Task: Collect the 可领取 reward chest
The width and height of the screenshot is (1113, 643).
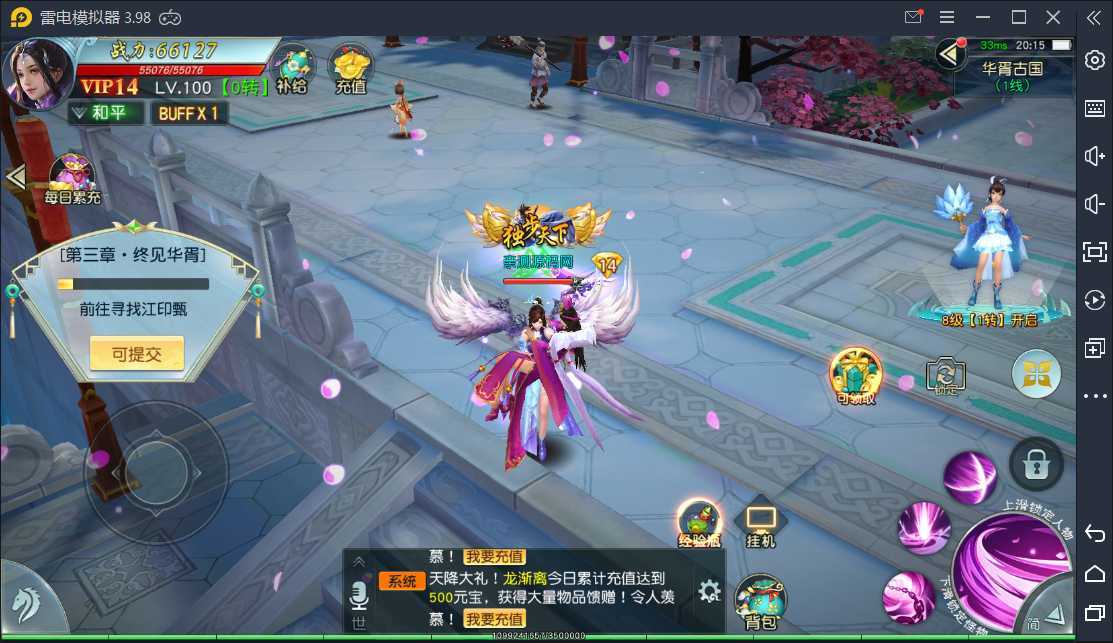Action: pos(856,375)
